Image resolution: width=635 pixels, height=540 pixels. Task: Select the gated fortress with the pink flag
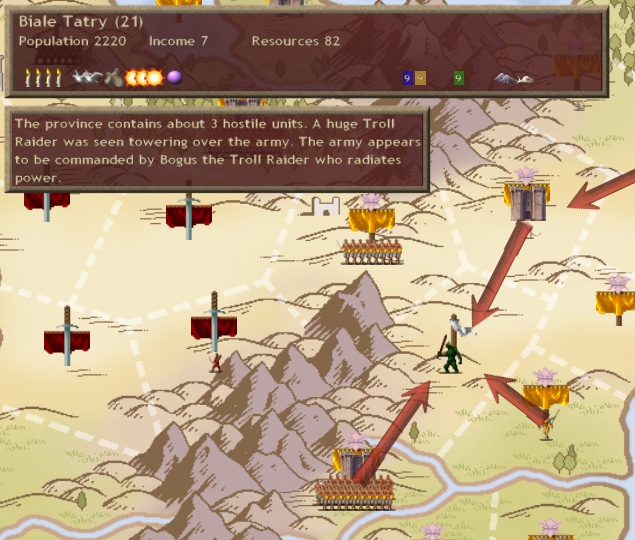click(x=526, y=203)
